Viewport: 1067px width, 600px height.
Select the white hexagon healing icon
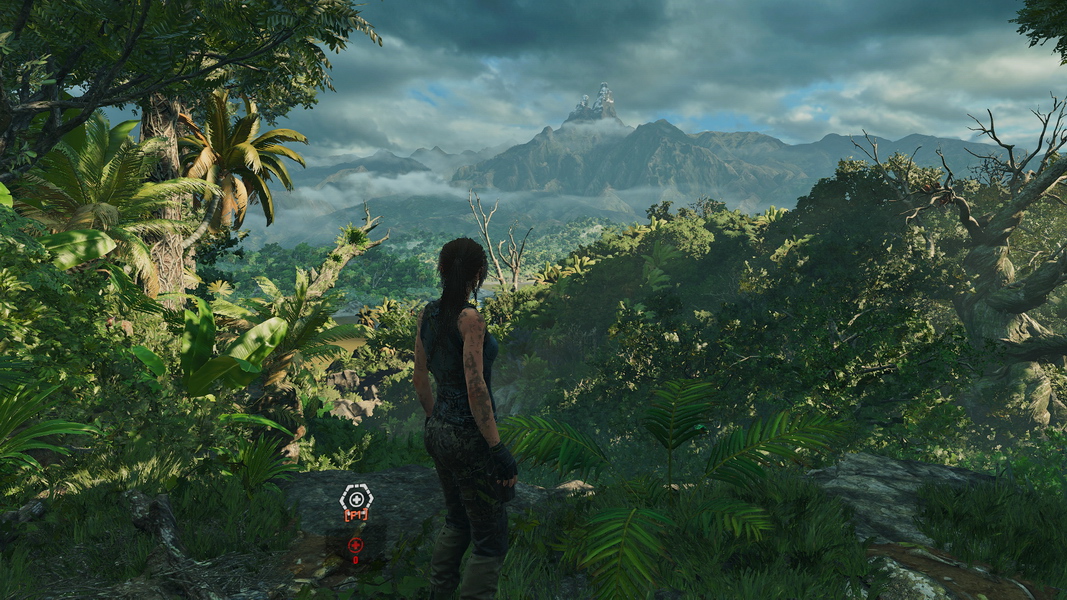pos(356,497)
